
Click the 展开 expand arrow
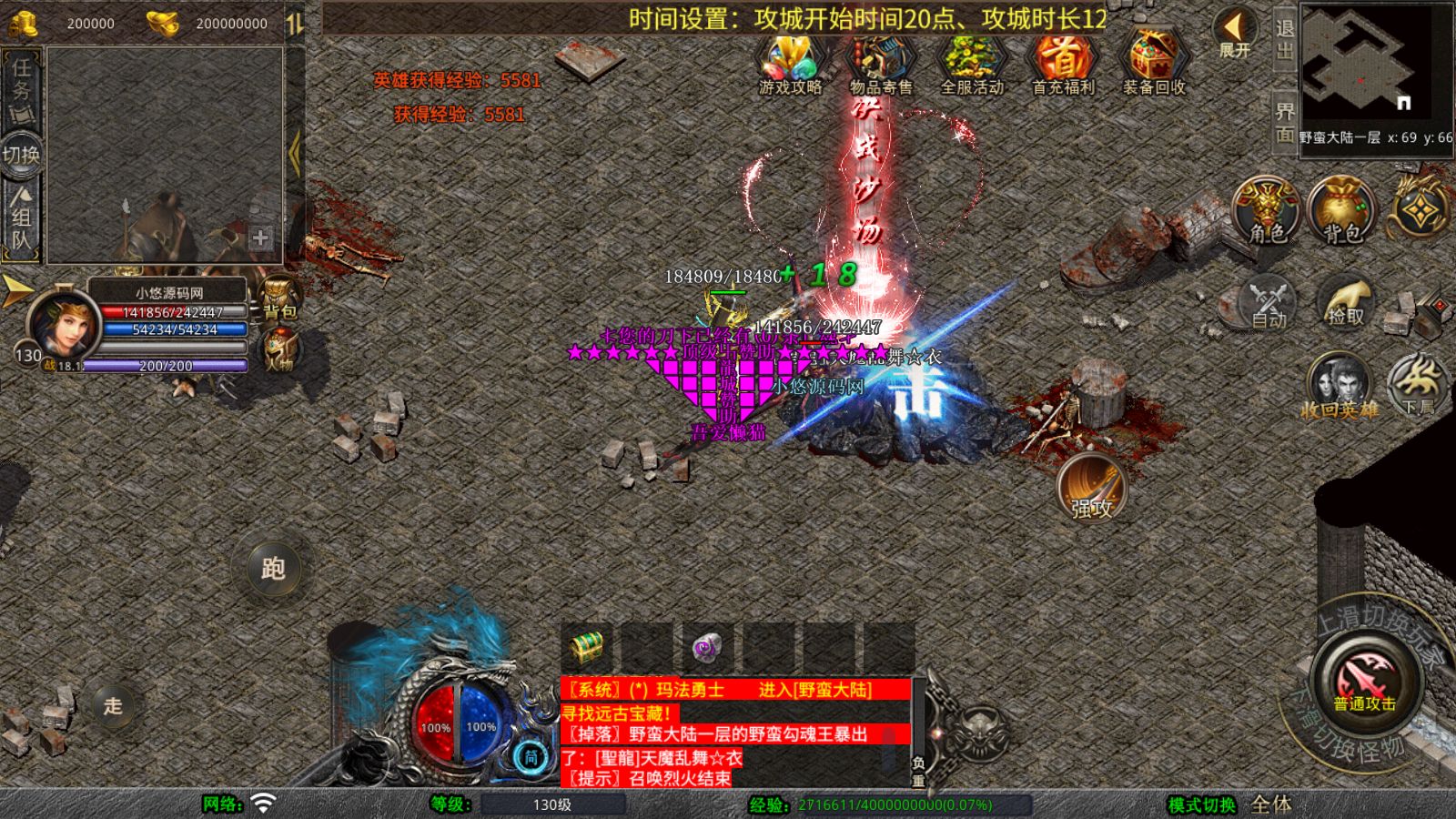(1235, 35)
